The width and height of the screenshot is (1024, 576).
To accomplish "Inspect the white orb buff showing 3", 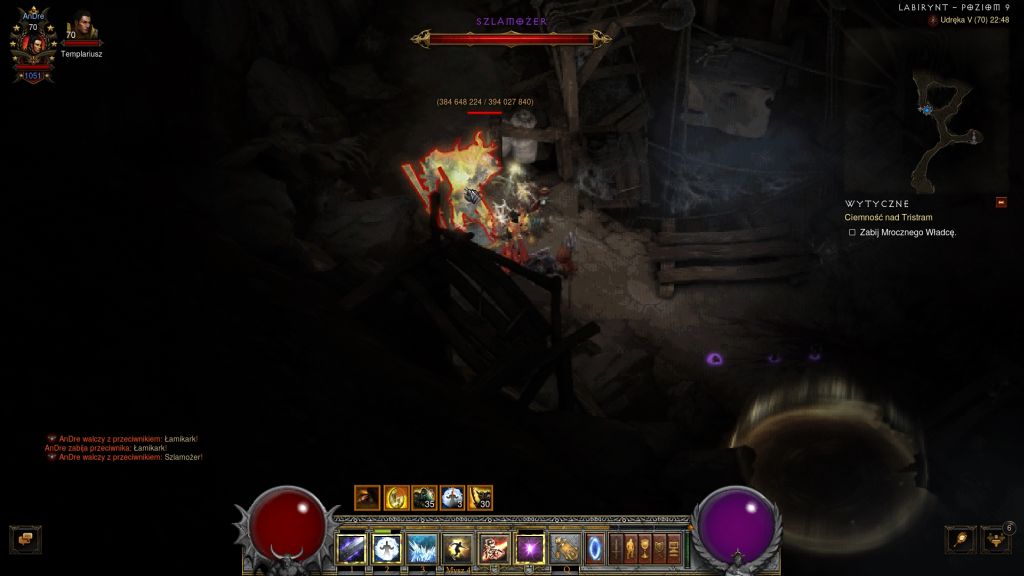I will (x=452, y=497).
